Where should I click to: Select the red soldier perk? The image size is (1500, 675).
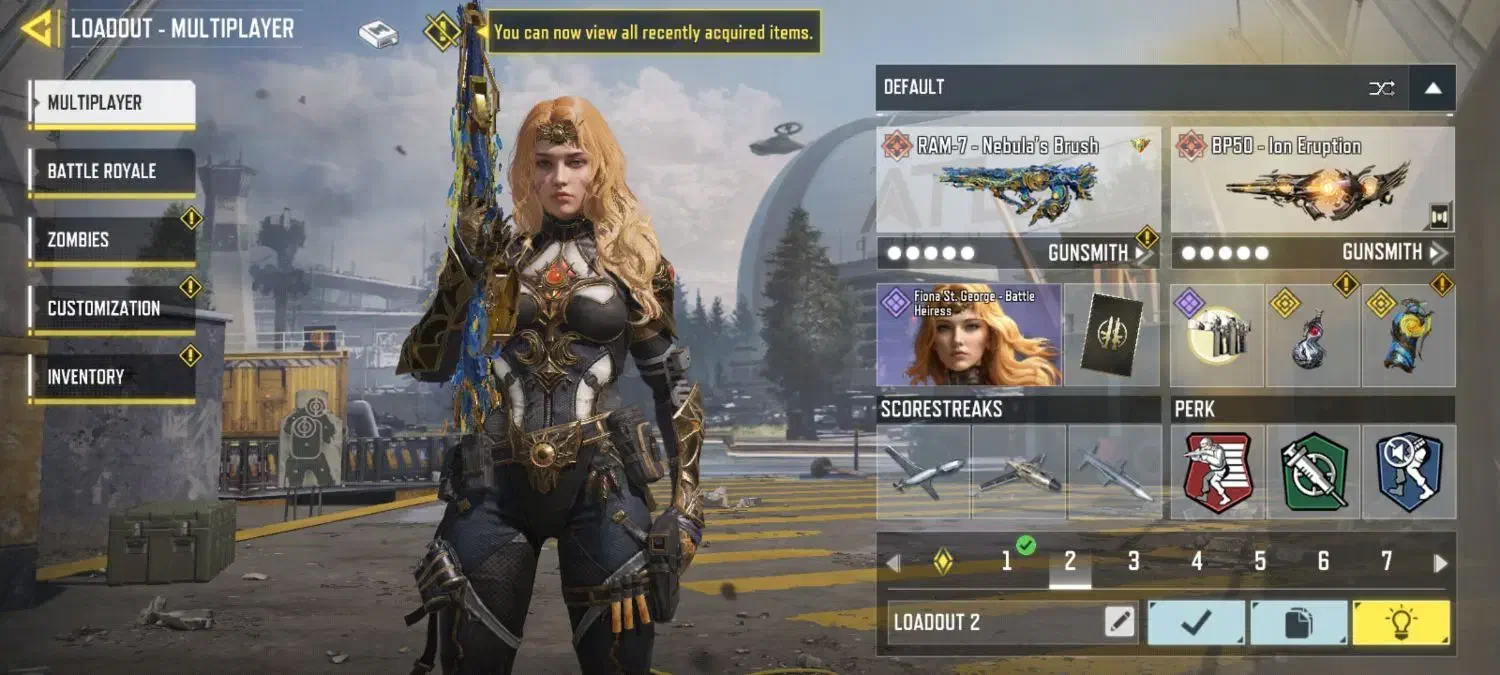click(x=1217, y=472)
